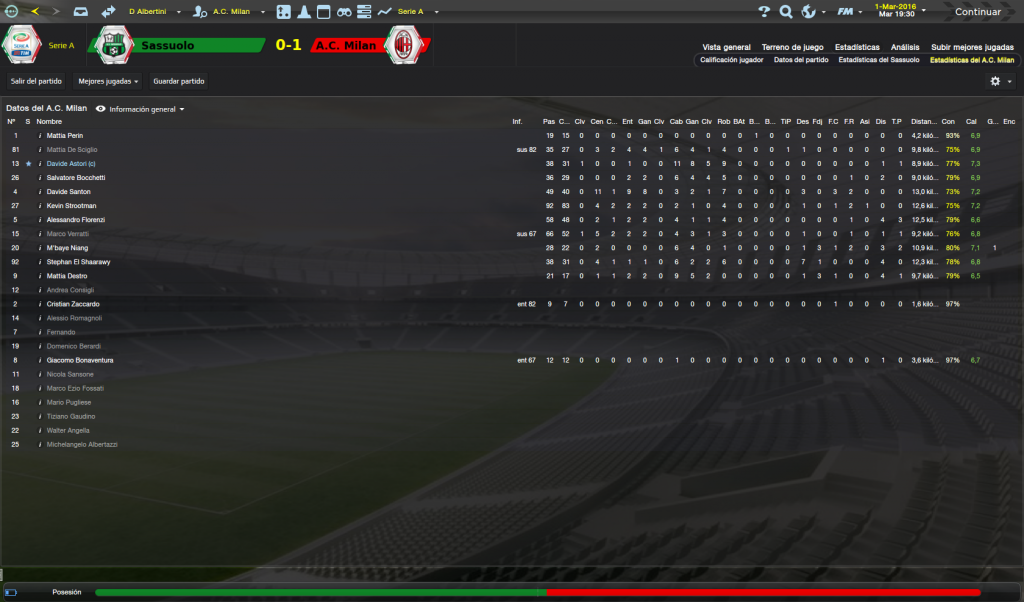Open the FM menu
This screenshot has width=1024, height=602.
[848, 12]
